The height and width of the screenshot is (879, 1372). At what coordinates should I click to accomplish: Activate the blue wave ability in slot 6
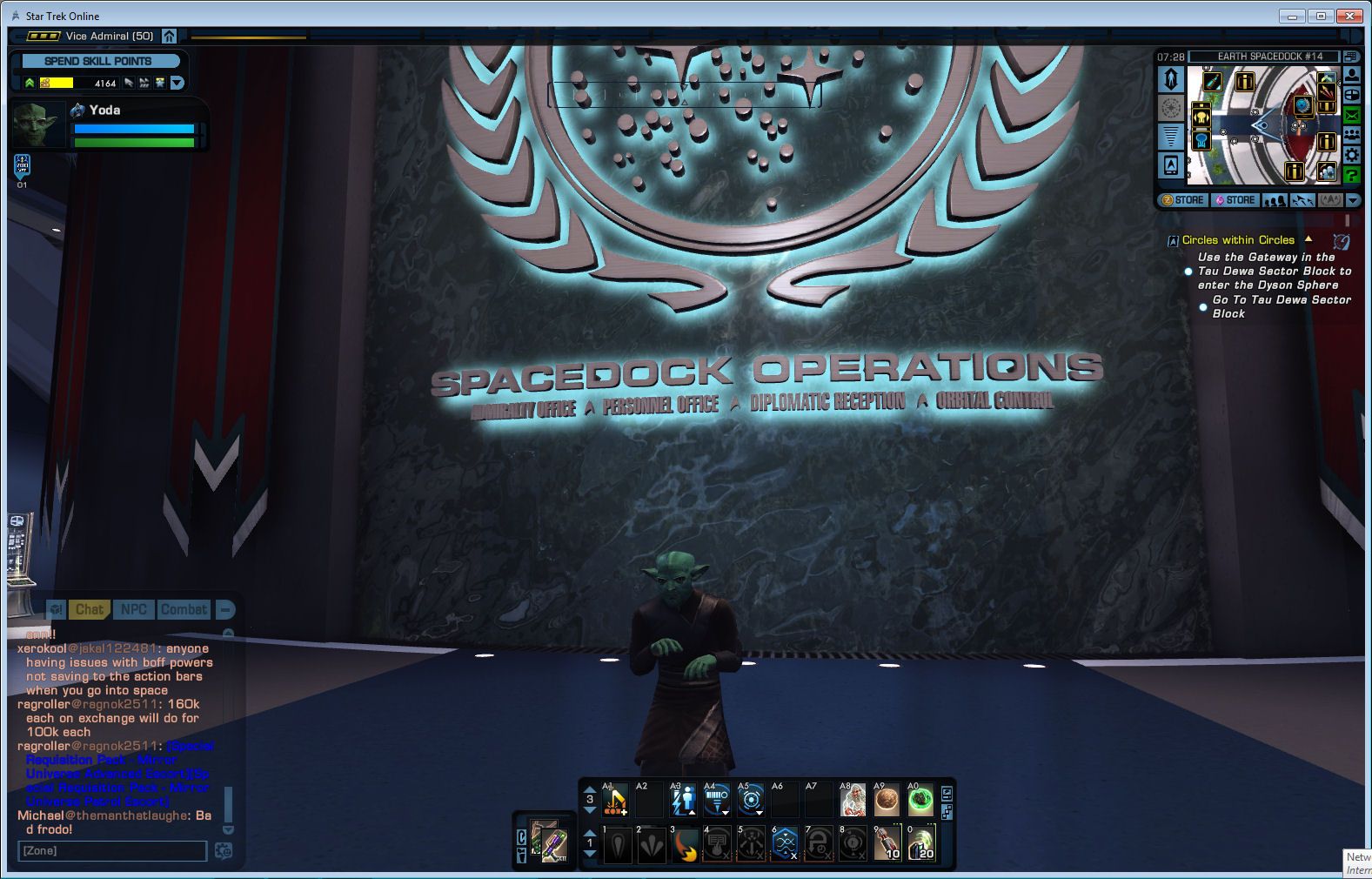(x=785, y=843)
